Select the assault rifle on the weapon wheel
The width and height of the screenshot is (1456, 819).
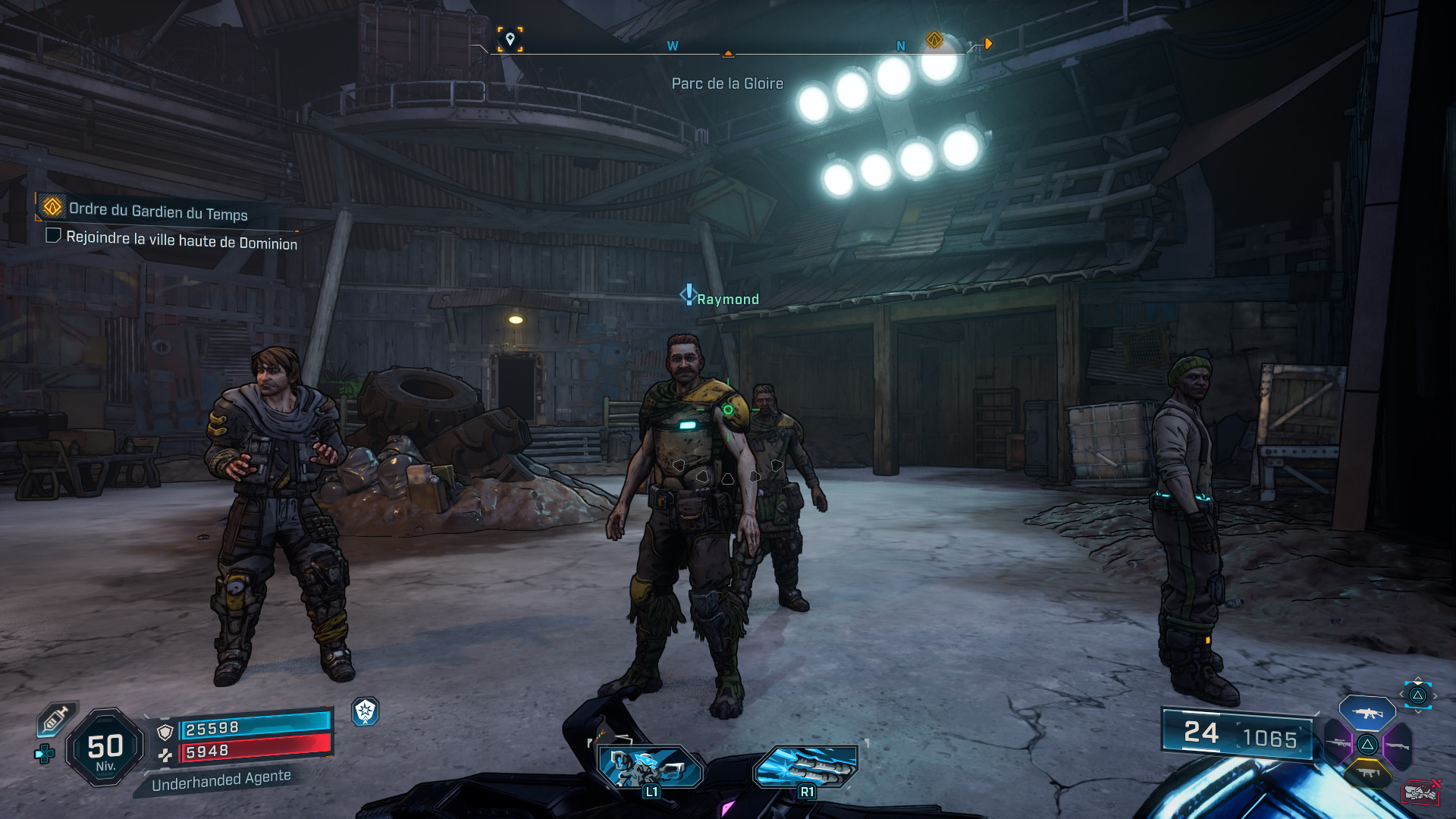pyautogui.click(x=1369, y=714)
